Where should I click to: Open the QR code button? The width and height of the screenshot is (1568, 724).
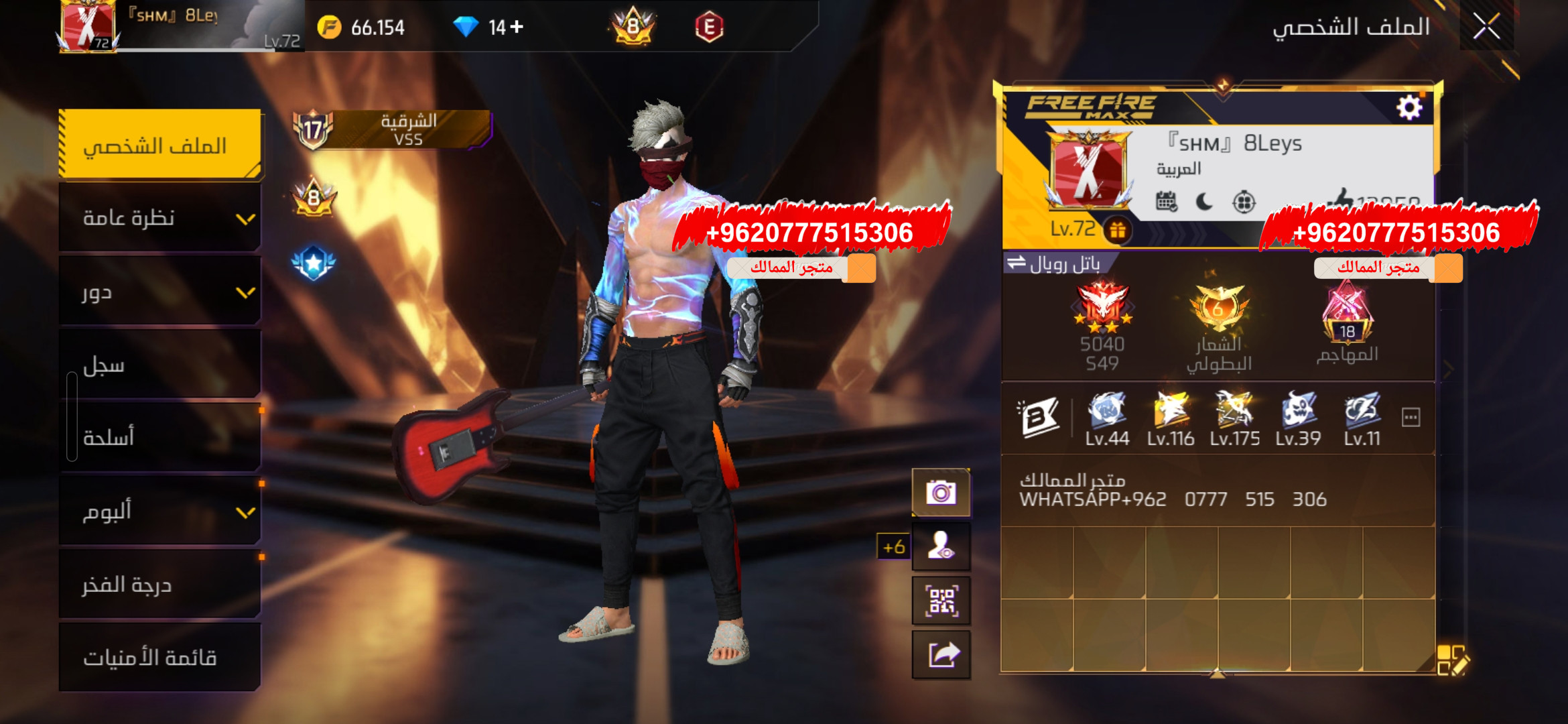[941, 601]
